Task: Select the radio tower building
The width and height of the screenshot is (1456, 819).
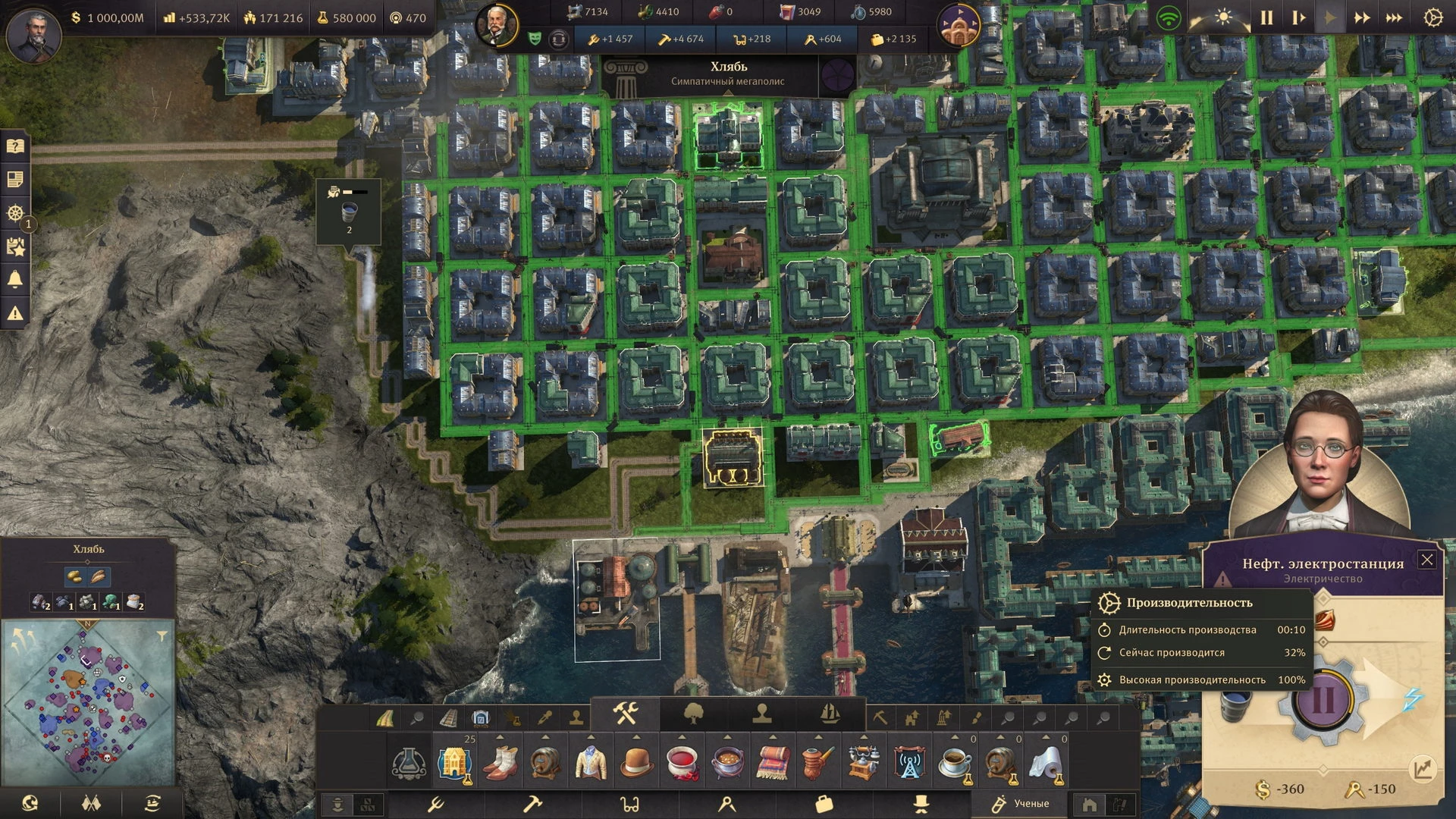Action: 908,762
